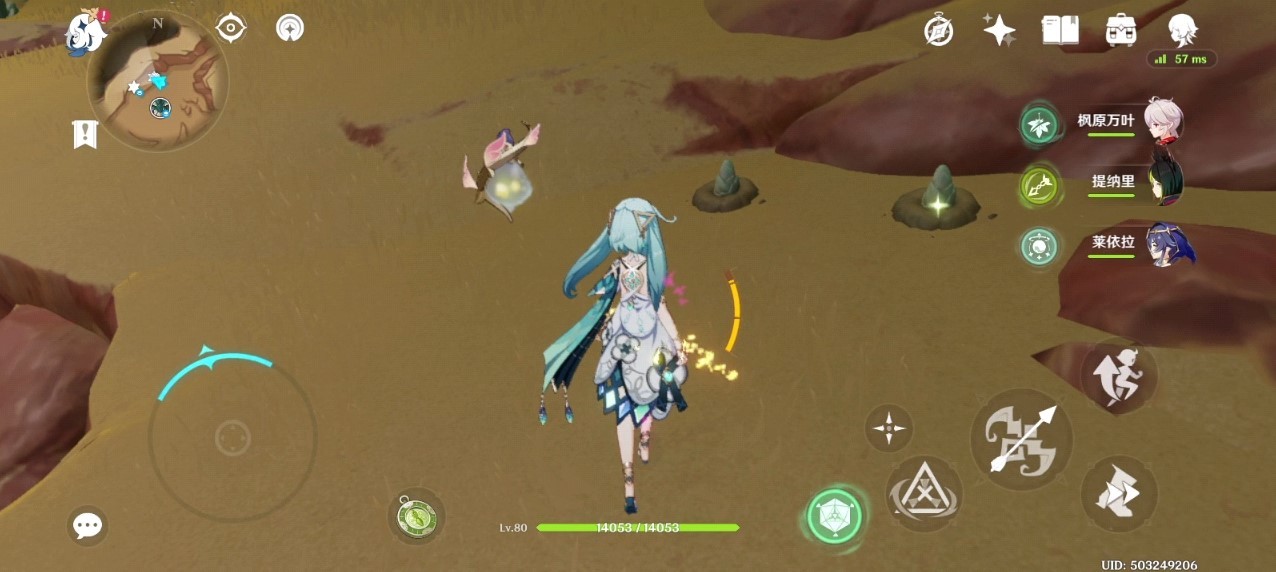Fire the bow normal attack button
This screenshot has width=1276, height=572.
[1021, 439]
